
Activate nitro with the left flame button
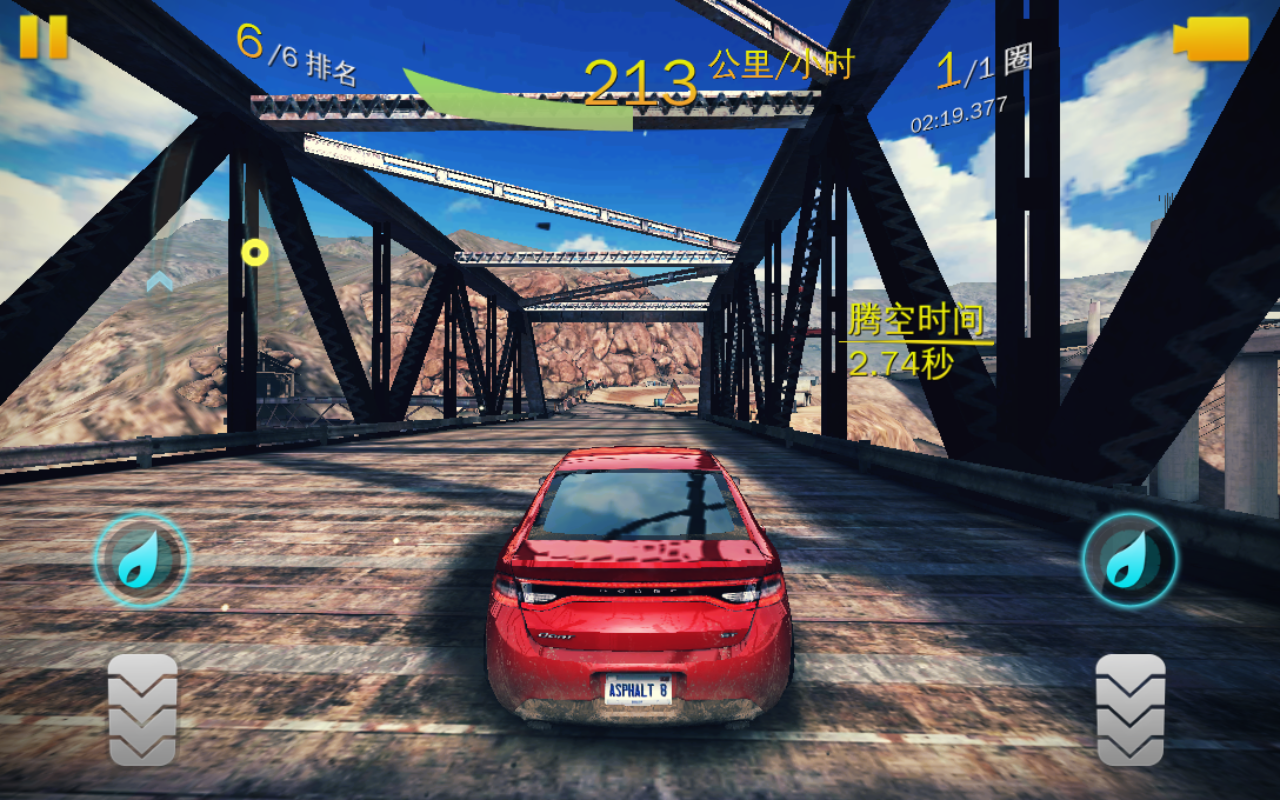point(141,560)
